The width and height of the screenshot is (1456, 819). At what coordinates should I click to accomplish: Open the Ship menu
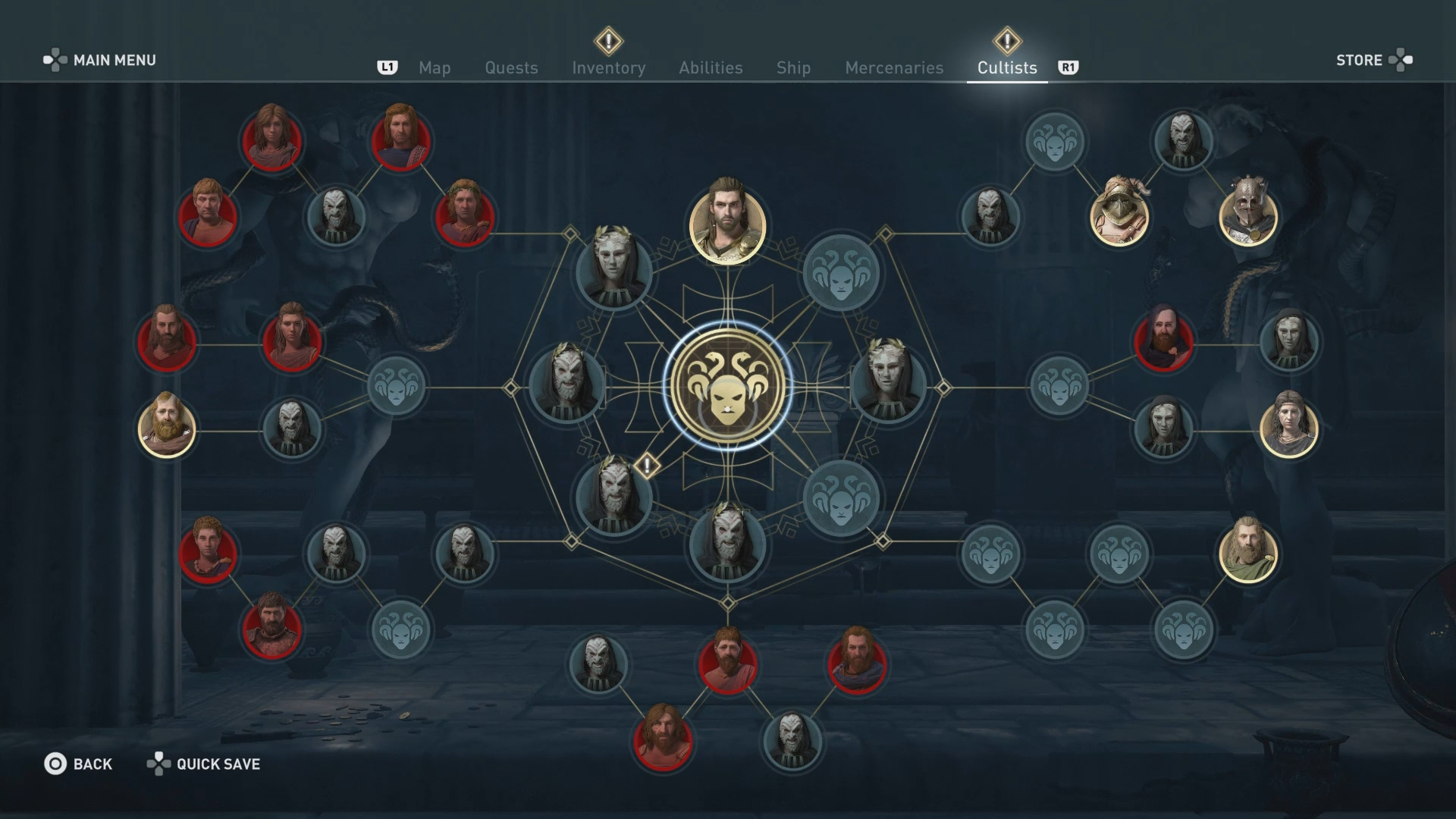(792, 68)
